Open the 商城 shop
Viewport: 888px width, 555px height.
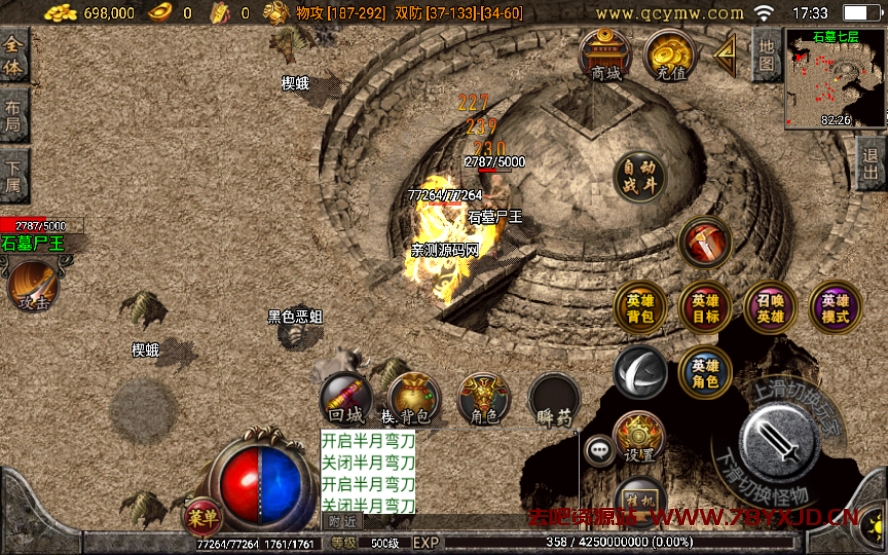[x=605, y=54]
